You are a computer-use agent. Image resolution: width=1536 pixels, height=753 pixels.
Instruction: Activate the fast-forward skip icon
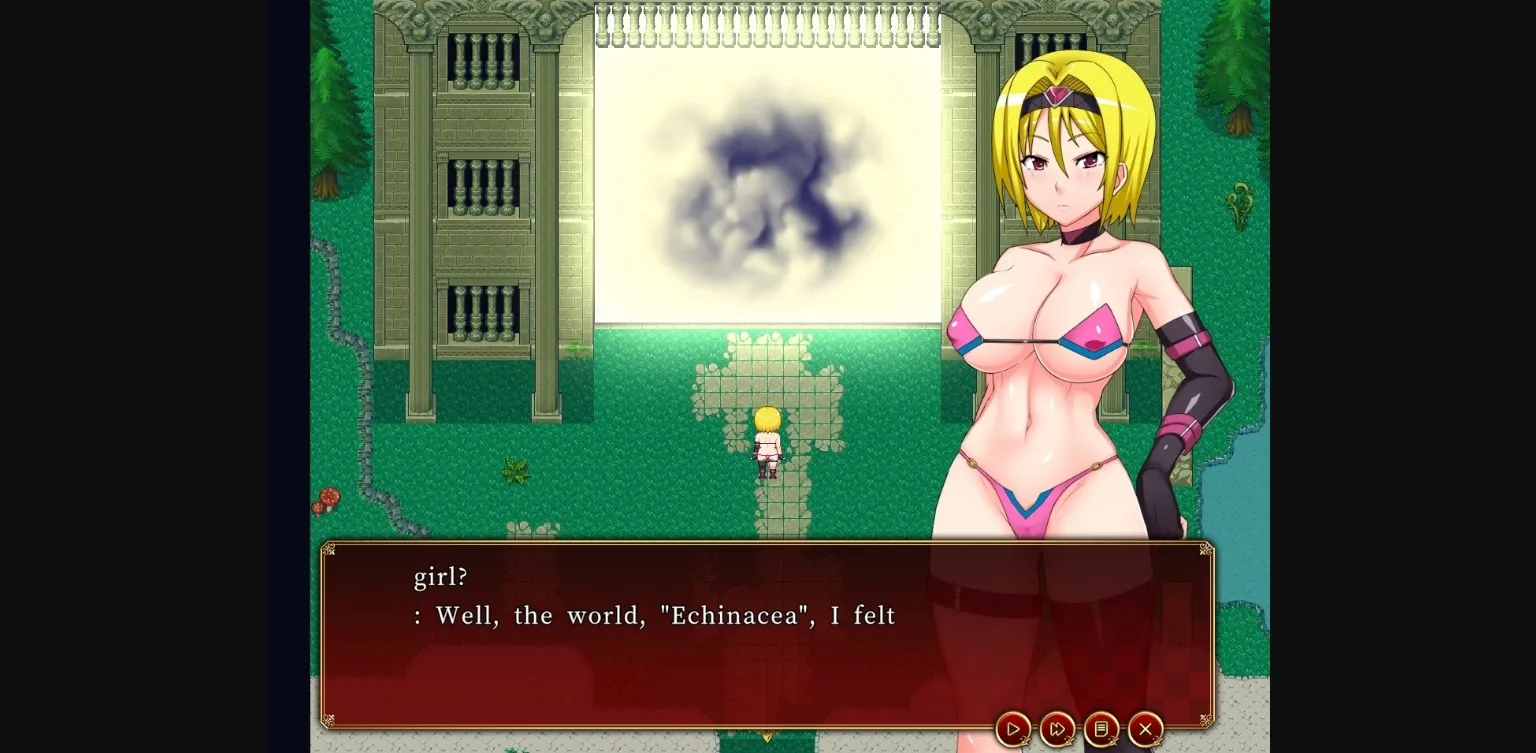pyautogui.click(x=1057, y=729)
